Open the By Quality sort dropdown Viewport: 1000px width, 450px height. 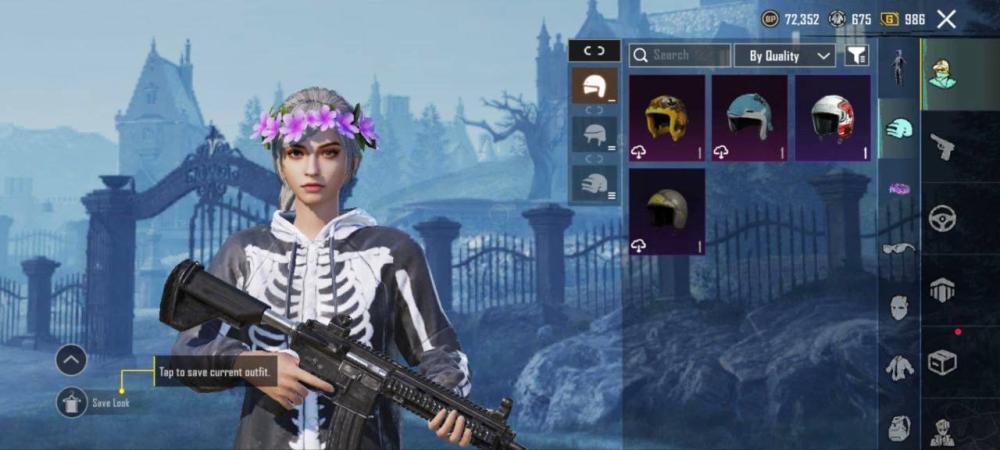click(785, 56)
